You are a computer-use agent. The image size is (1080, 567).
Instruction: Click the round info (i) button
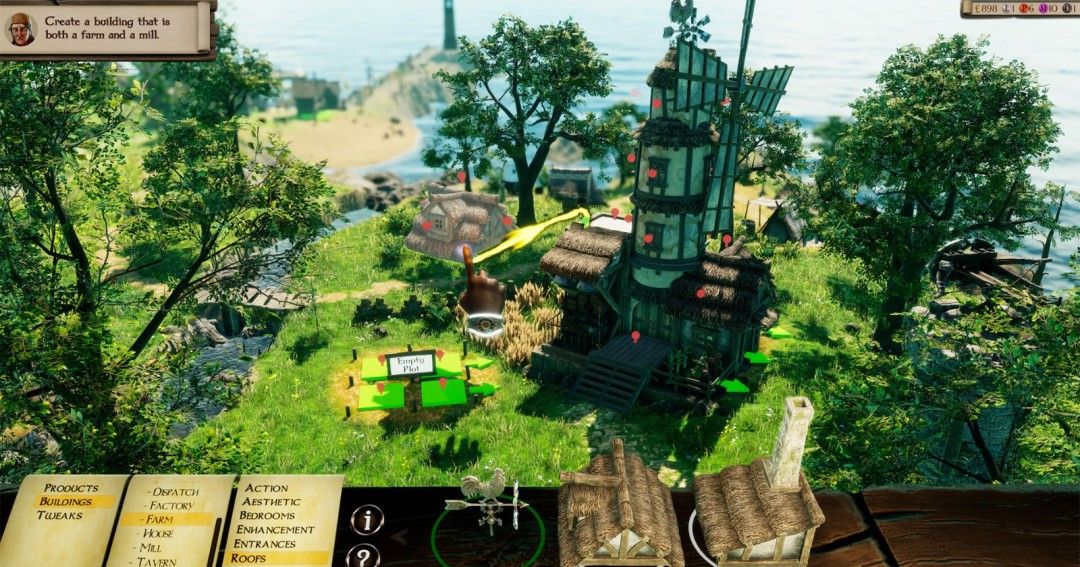[x=367, y=520]
